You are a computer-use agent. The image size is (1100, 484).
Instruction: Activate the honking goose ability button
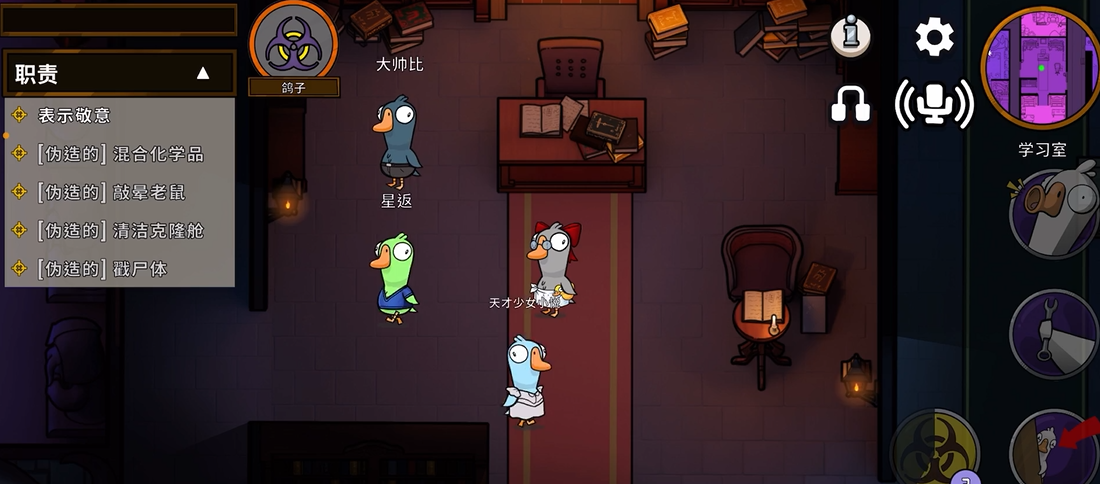point(1055,214)
